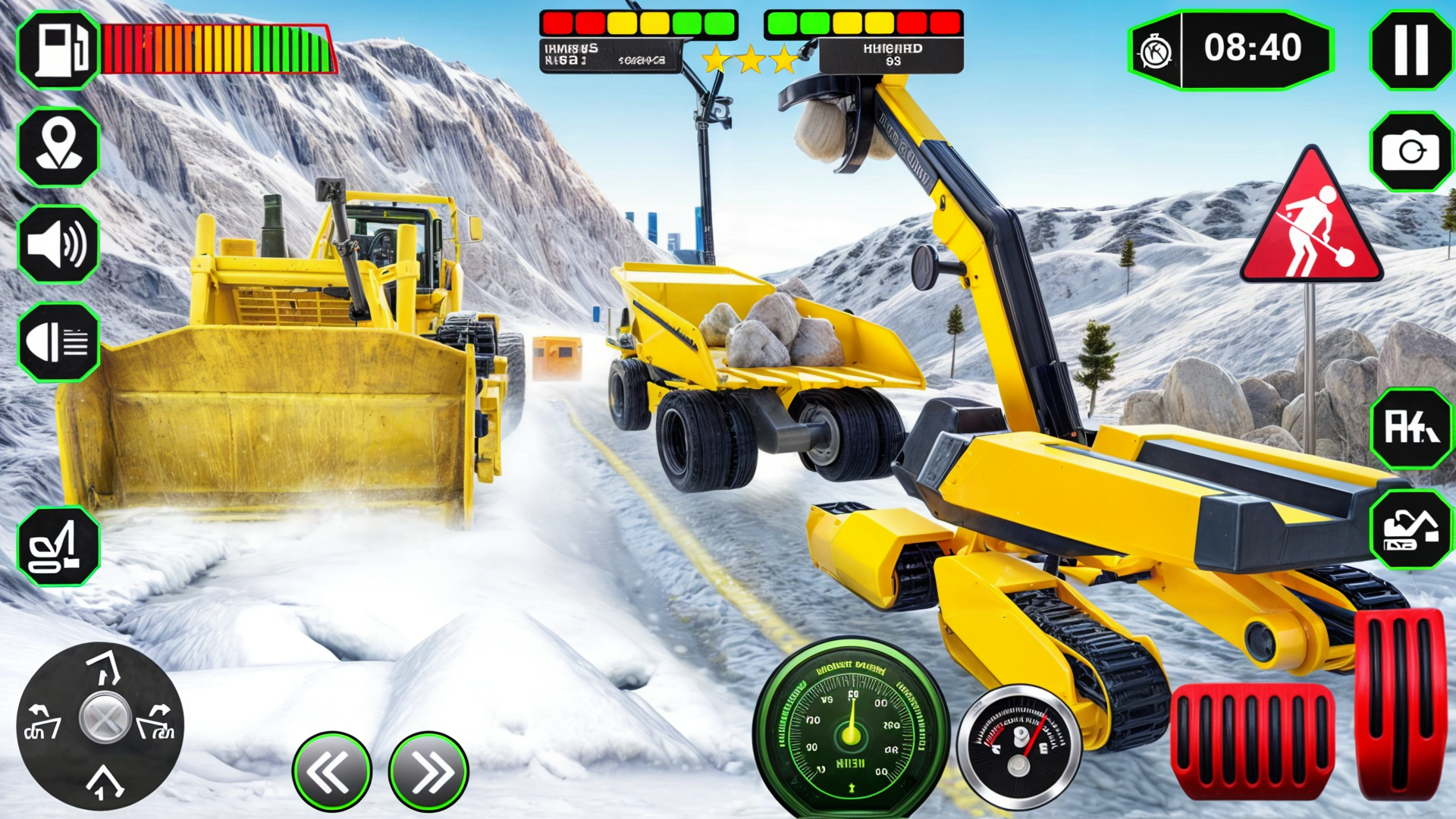The height and width of the screenshot is (819, 1456).
Task: Click the round center joystick knob
Action: tap(105, 717)
